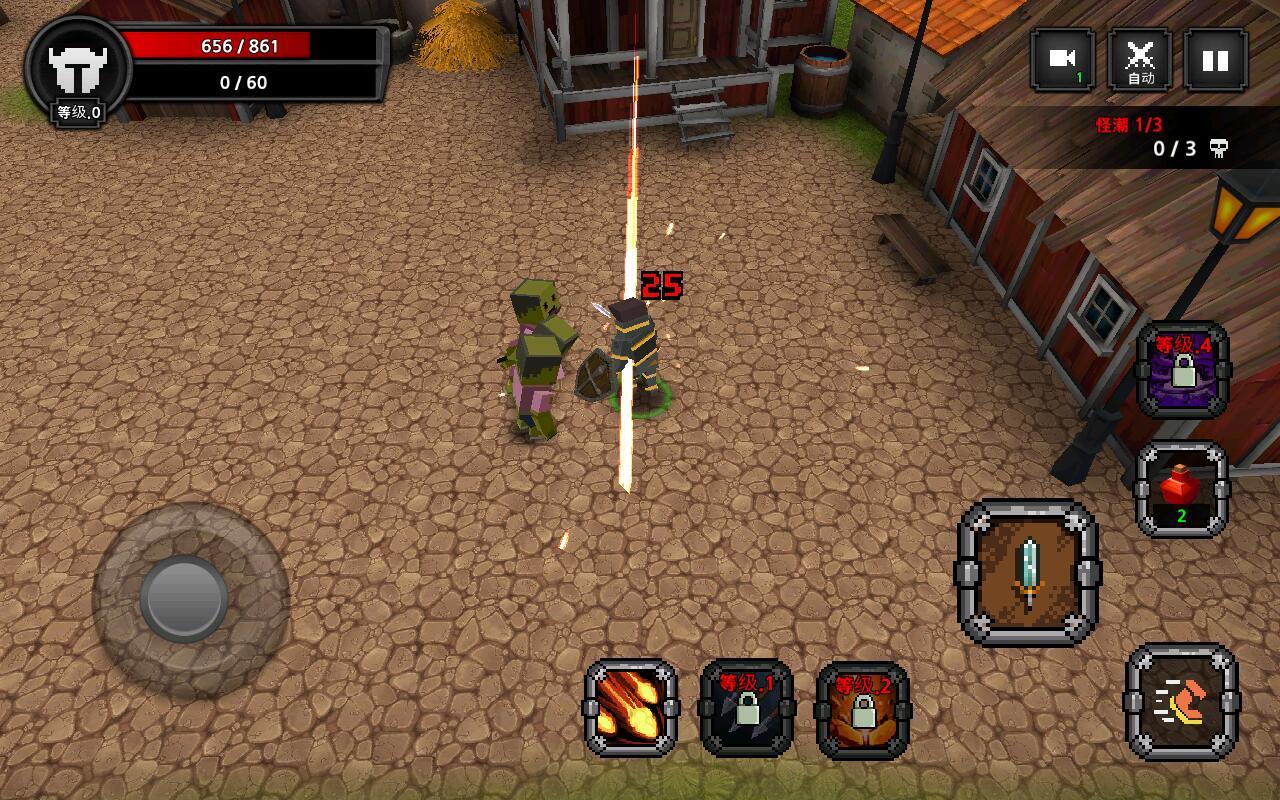This screenshot has width=1280, height=800.
Task: Tap the camera view button
Action: point(1062,60)
